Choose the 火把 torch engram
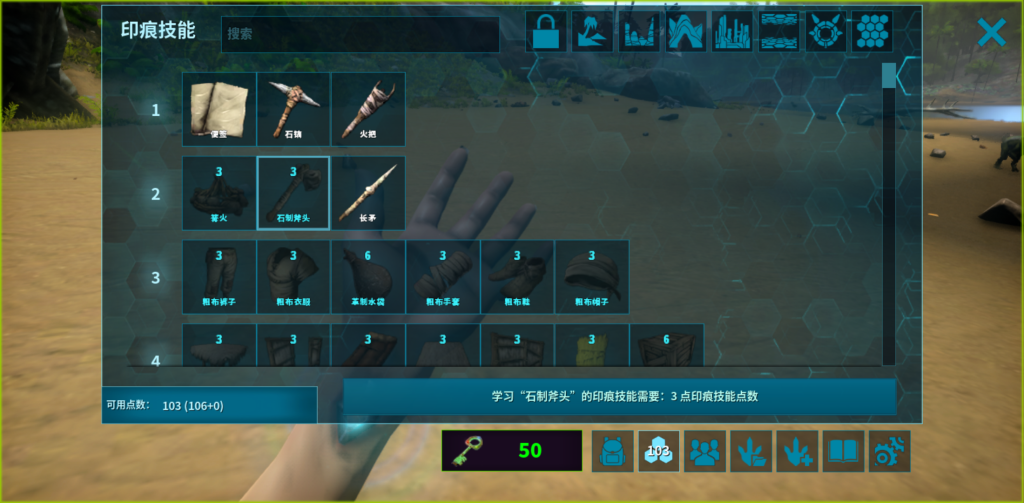 pyautogui.click(x=368, y=109)
